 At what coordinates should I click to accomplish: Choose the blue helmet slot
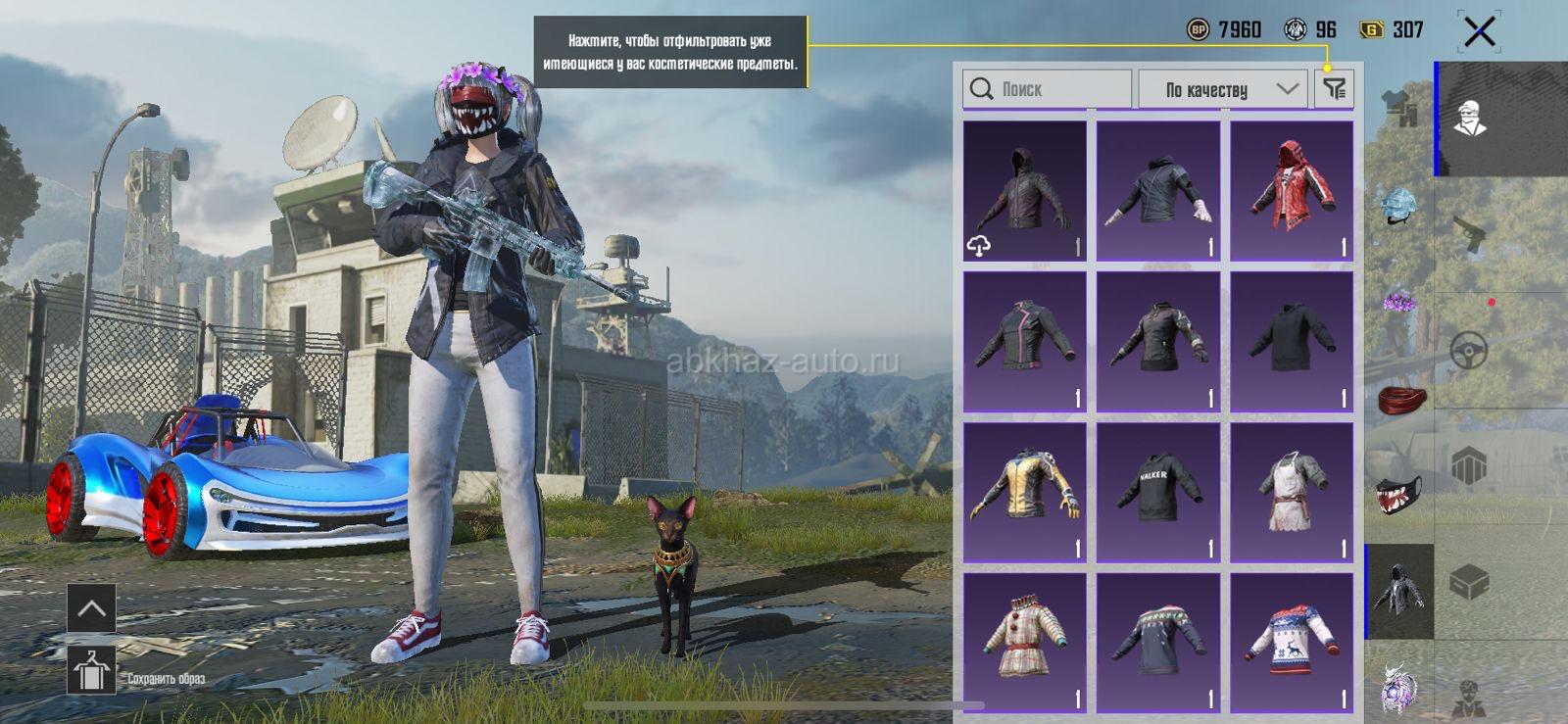pyautogui.click(x=1399, y=206)
